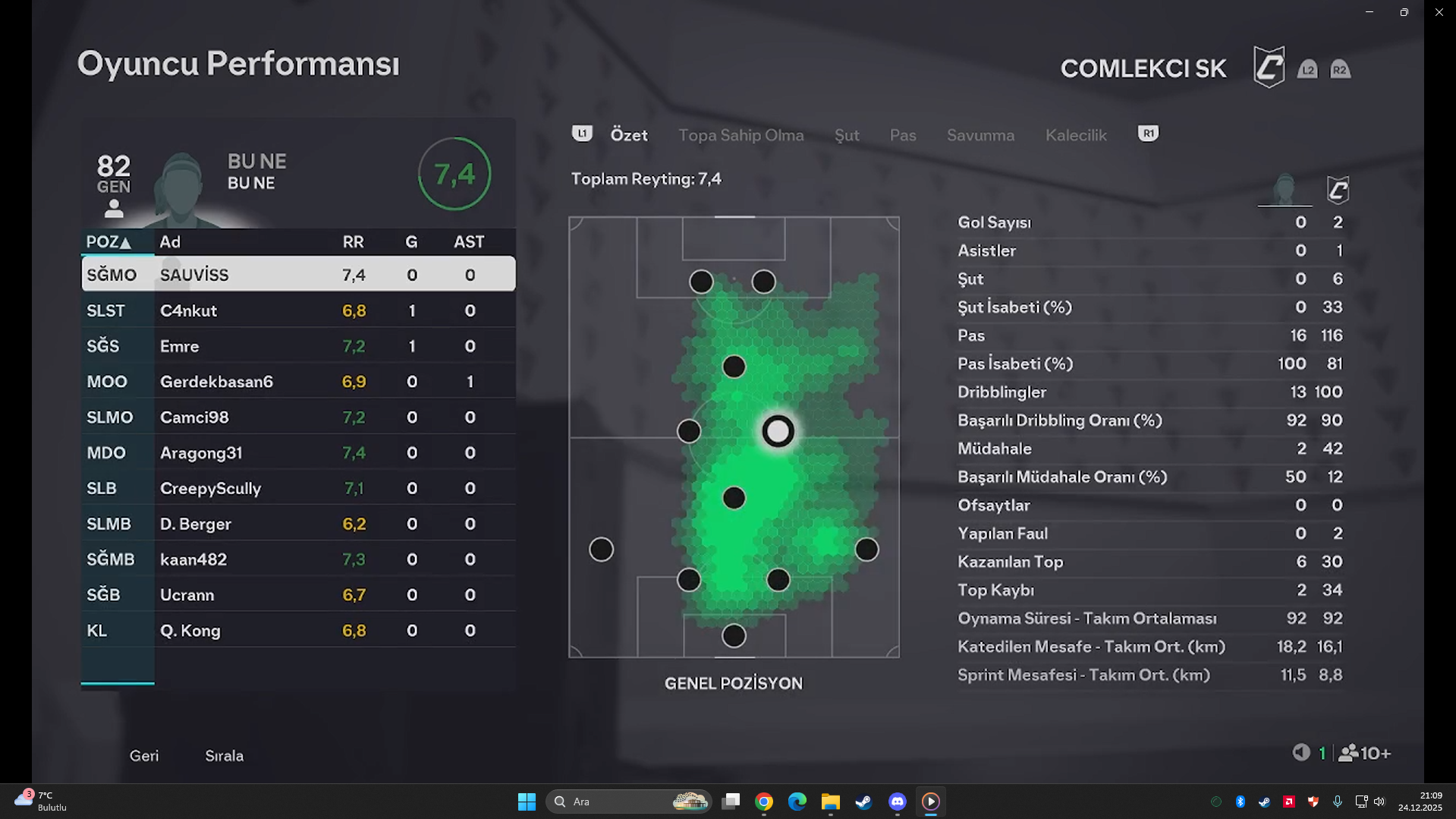This screenshot has height=819, width=1456.
Task: Go back with the Geri button
Action: point(144,756)
